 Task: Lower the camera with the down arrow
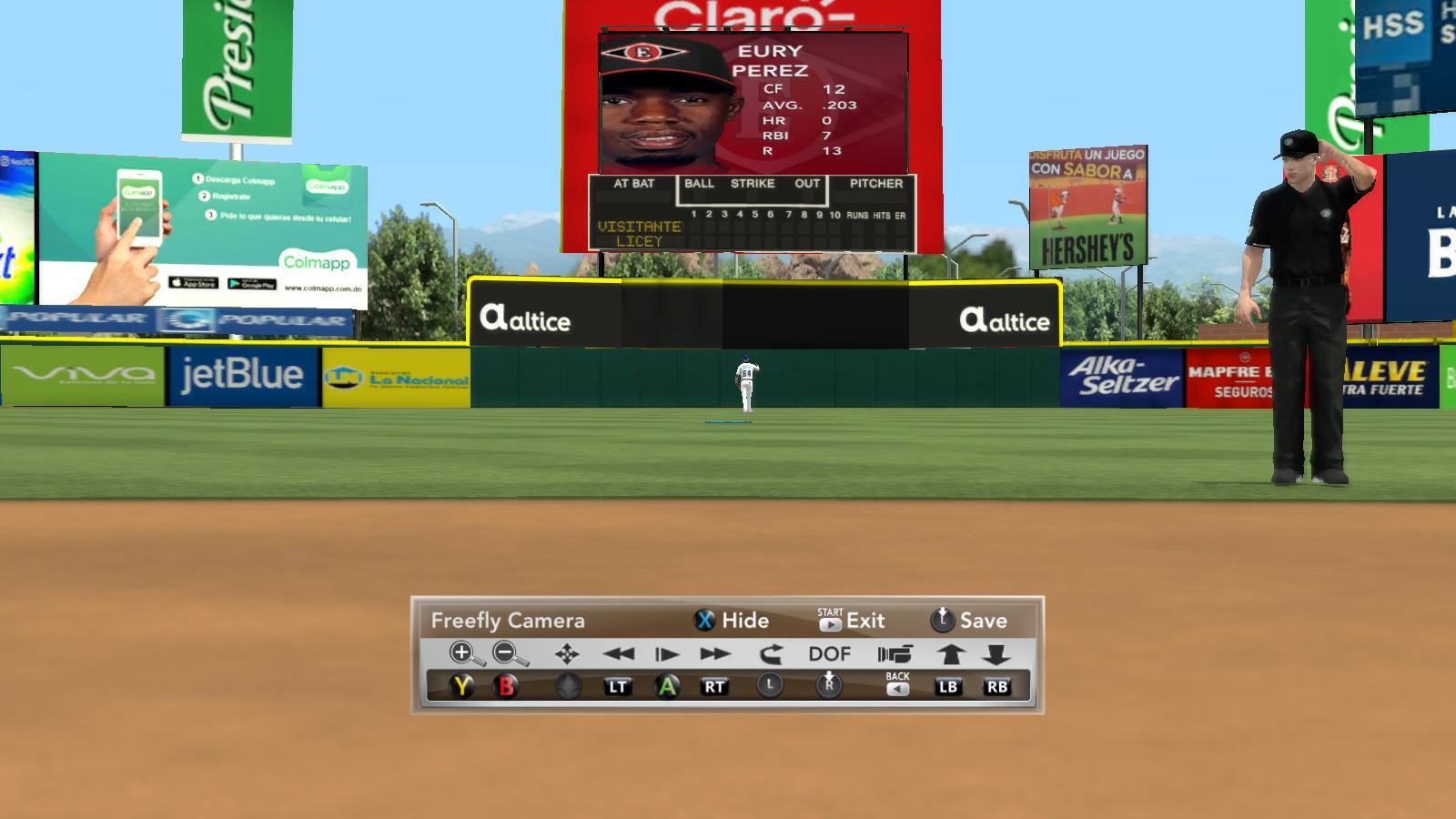[x=996, y=653]
